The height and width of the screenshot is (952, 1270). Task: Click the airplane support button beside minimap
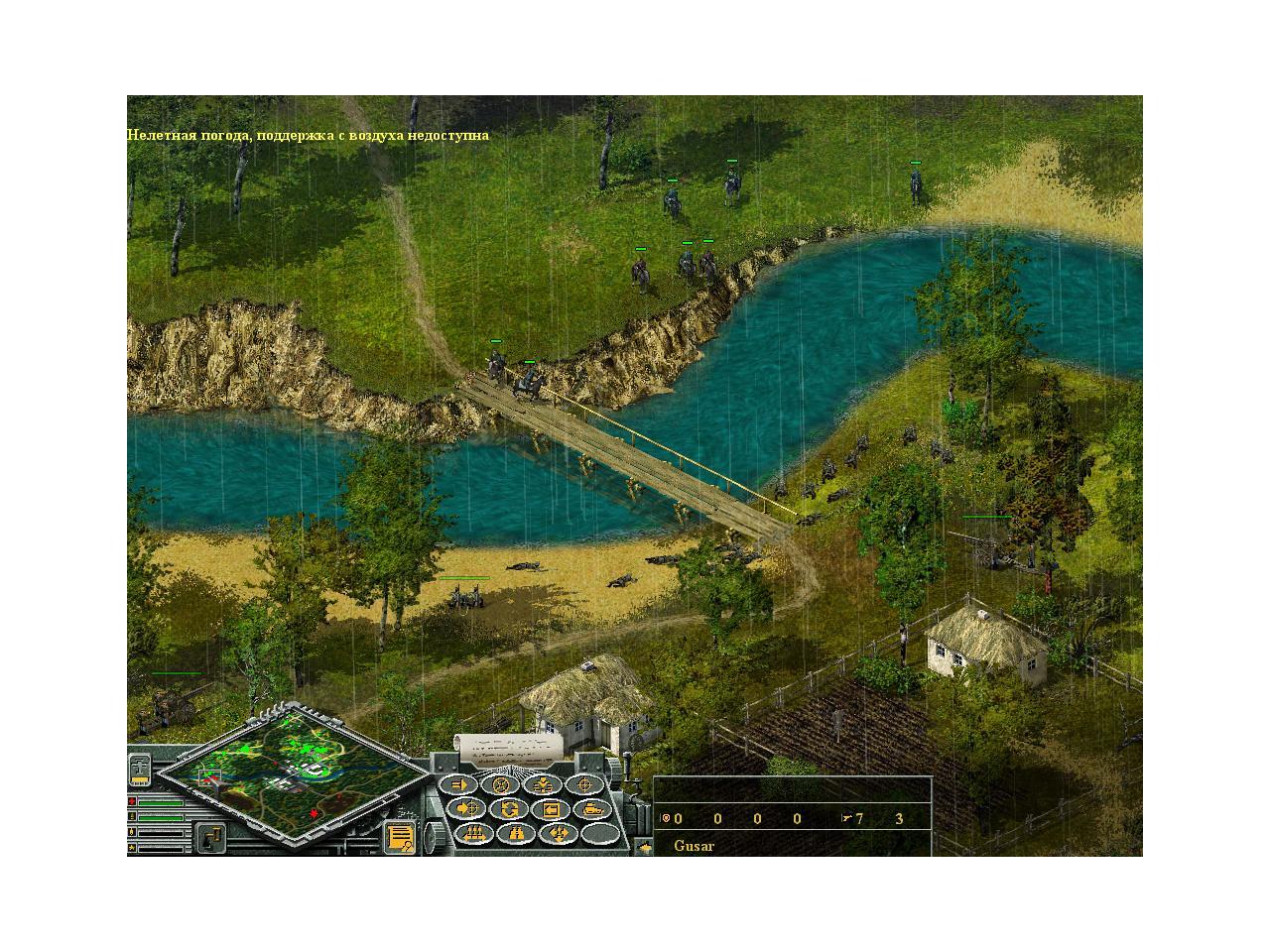(140, 769)
